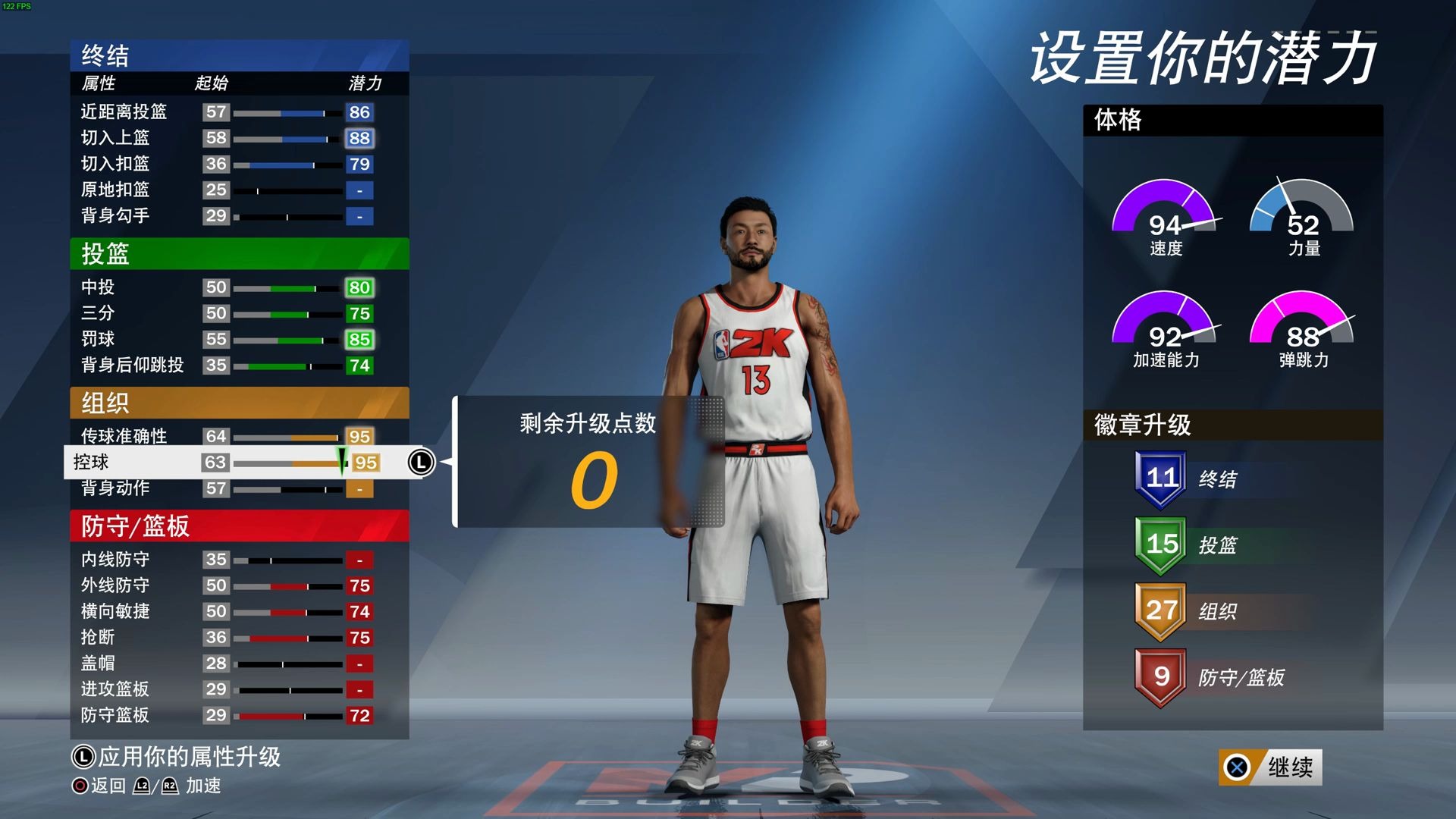Image resolution: width=1456 pixels, height=819 pixels.
Task: Select the red 防守/篮板 badge icon
Action: pyautogui.click(x=1160, y=677)
